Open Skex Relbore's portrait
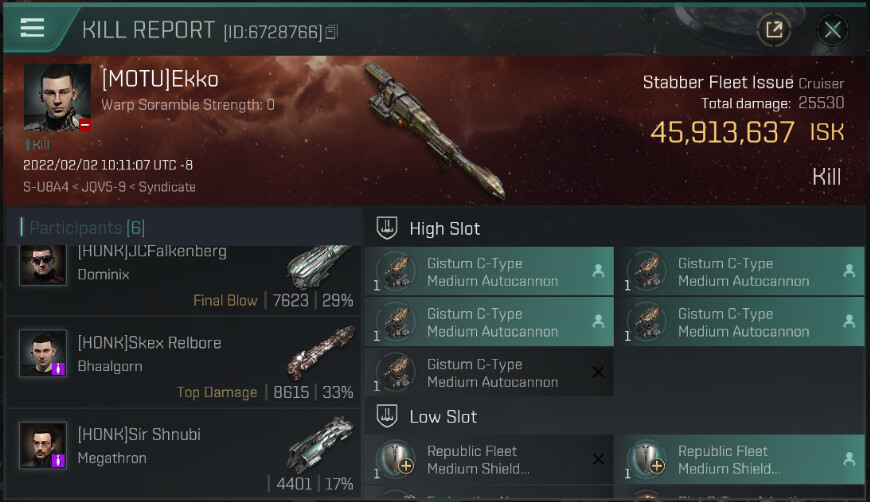Screen dimensions: 870x502 (x=43, y=353)
